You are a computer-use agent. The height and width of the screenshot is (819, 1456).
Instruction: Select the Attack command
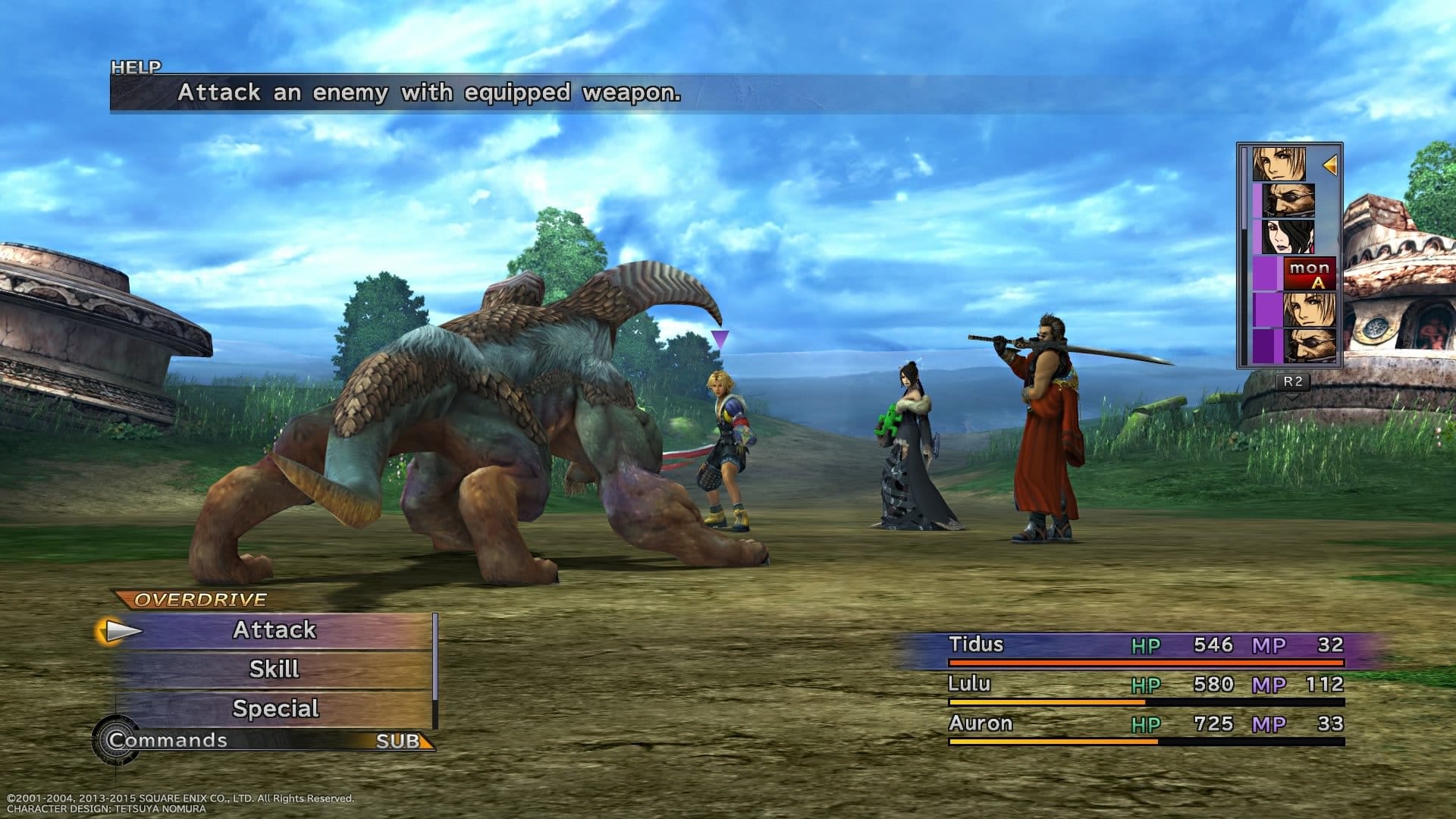point(275,631)
